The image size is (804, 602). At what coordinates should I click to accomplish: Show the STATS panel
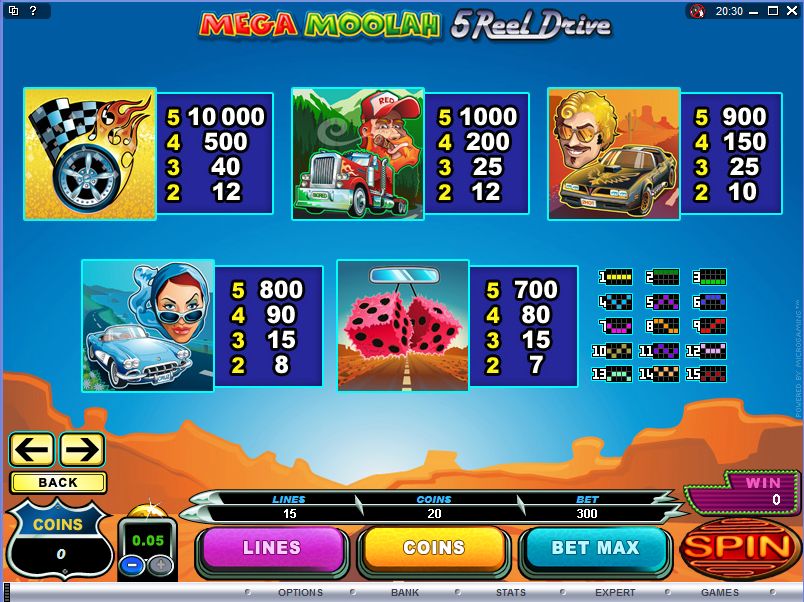(x=510, y=593)
